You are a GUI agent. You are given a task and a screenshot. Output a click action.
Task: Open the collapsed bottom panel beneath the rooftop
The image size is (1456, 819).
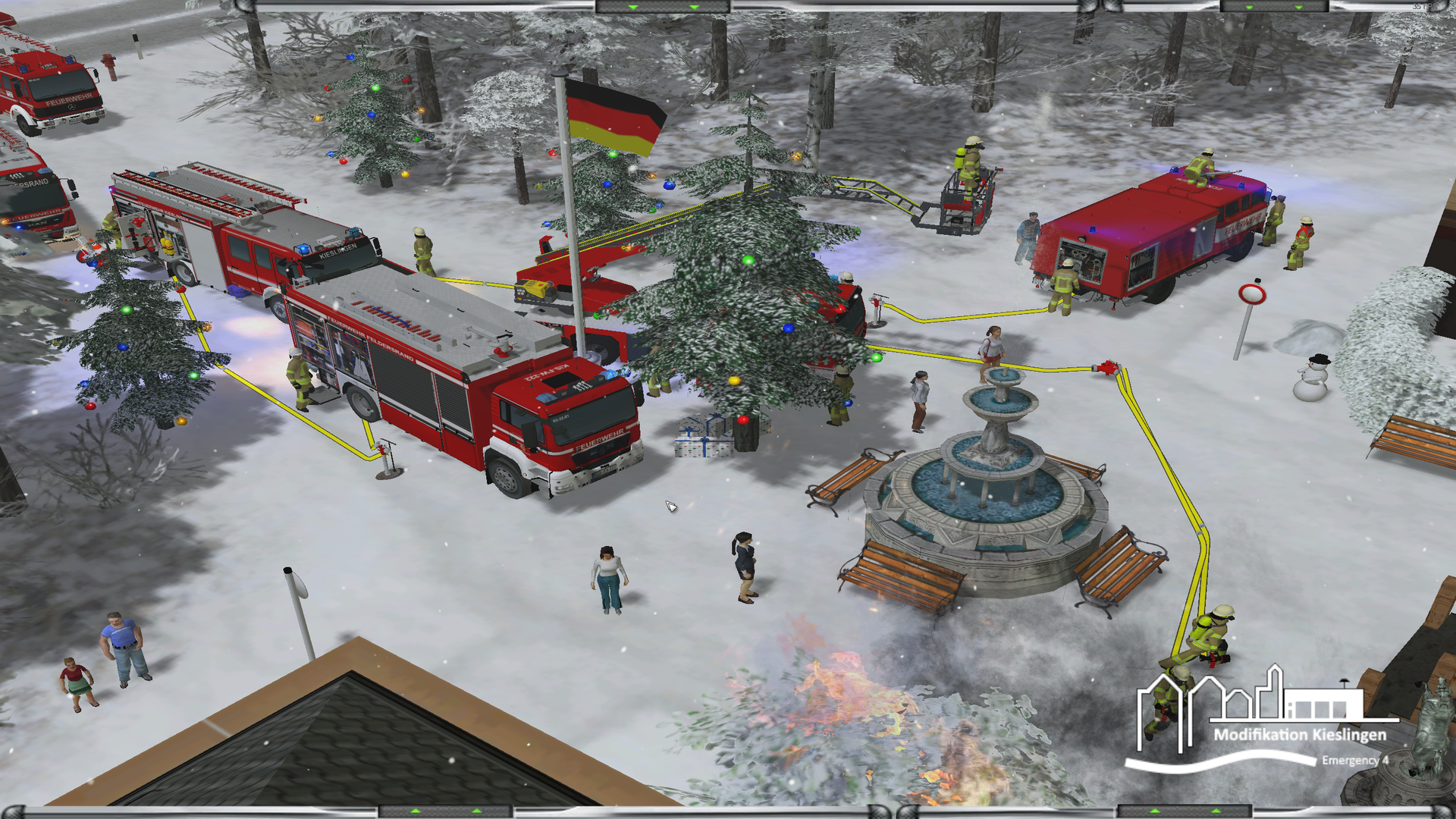coord(446,811)
